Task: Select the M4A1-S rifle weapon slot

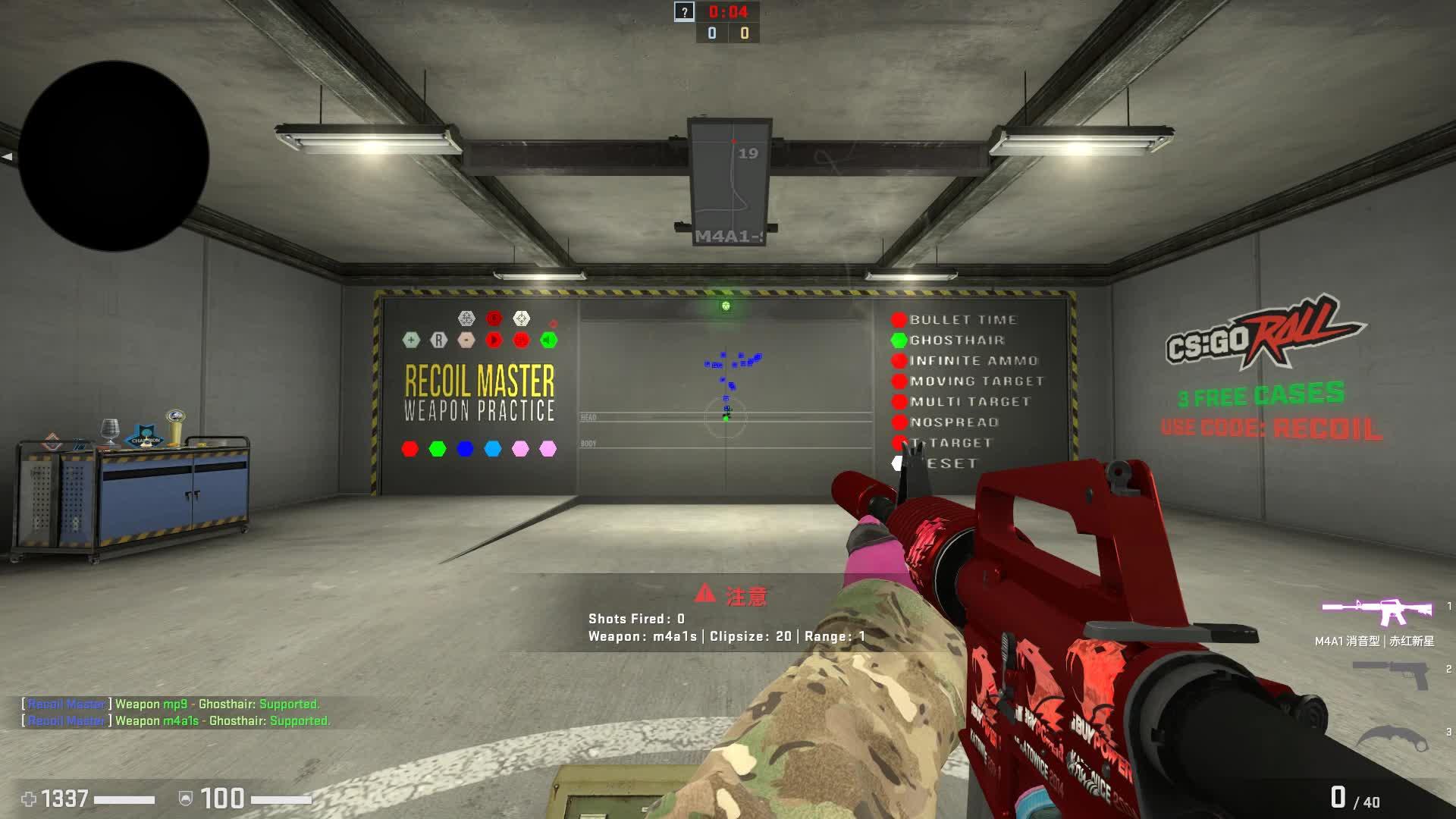Action: click(1377, 612)
